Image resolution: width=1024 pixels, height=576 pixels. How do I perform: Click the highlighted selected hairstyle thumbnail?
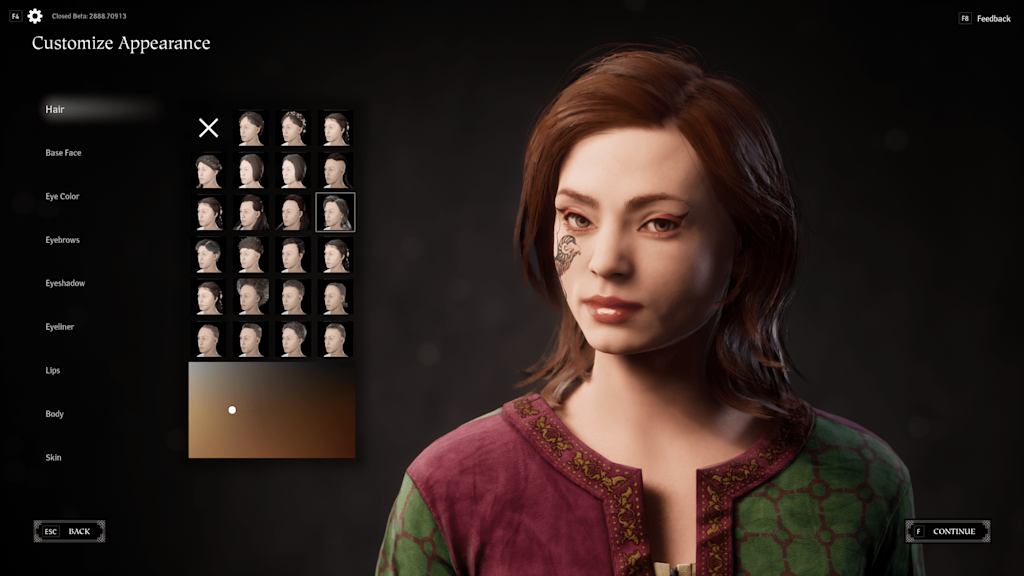pyautogui.click(x=335, y=212)
